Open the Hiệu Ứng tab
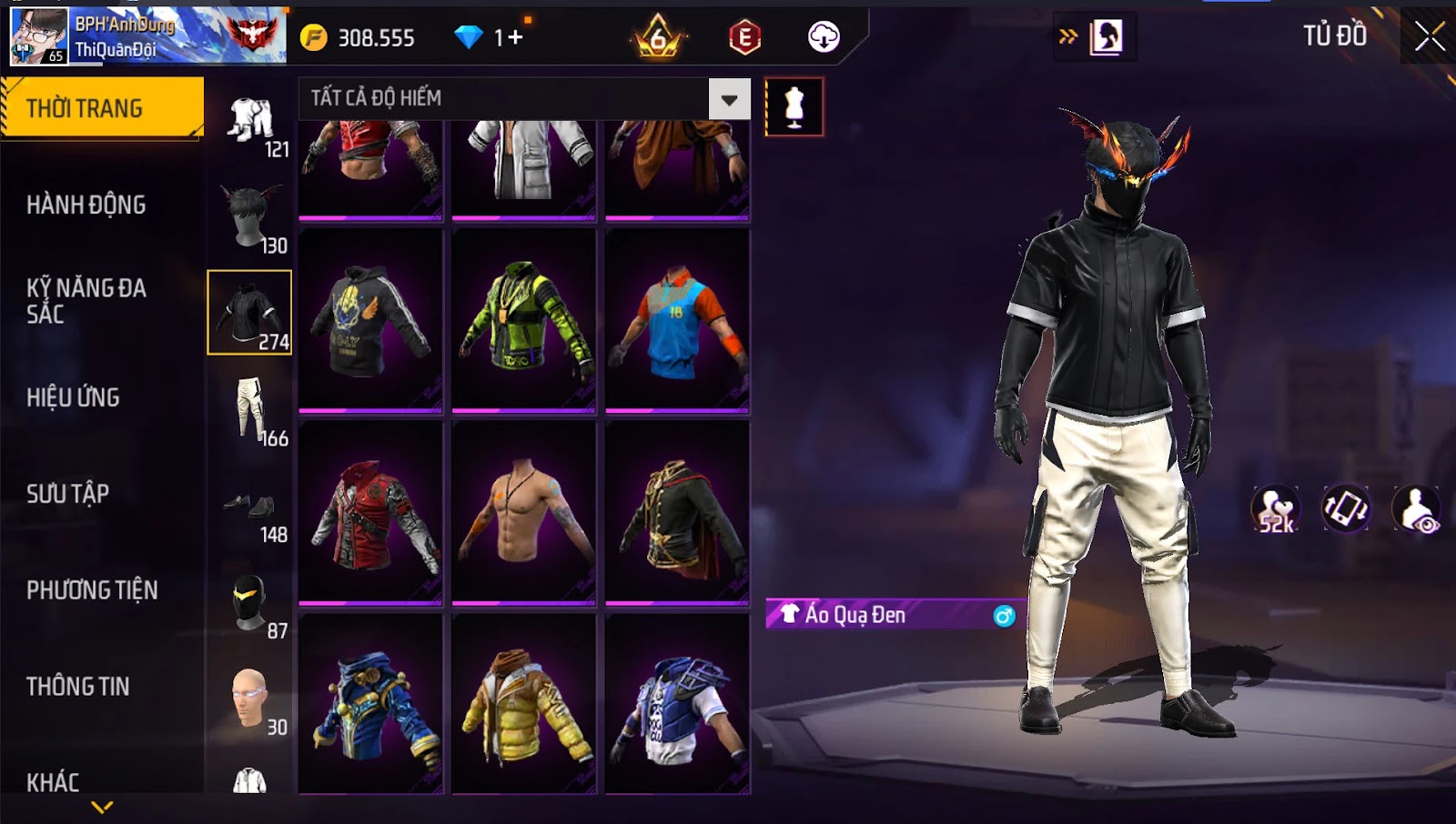 click(73, 397)
